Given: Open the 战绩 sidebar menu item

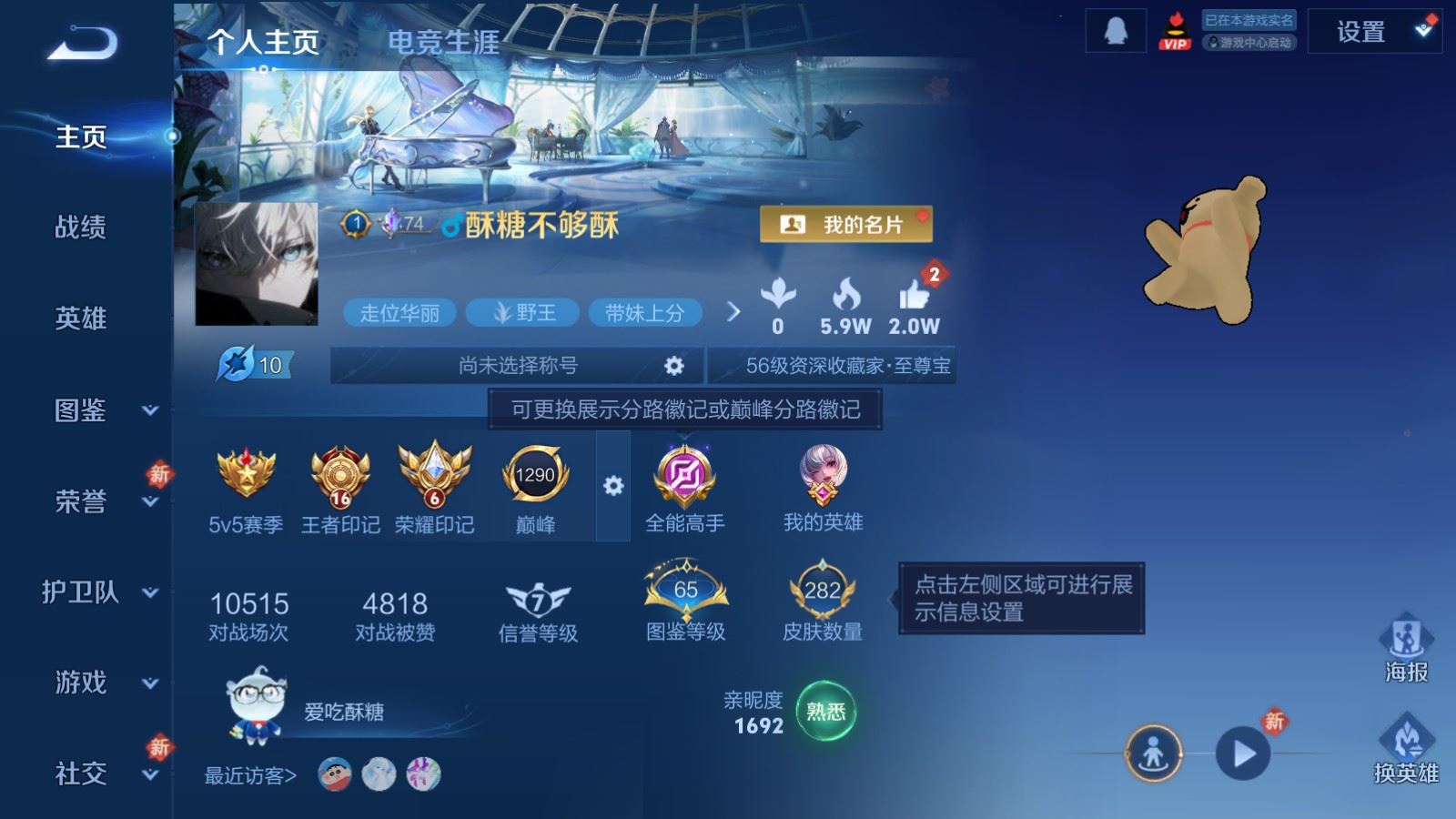Looking at the screenshot, I should click(x=80, y=228).
